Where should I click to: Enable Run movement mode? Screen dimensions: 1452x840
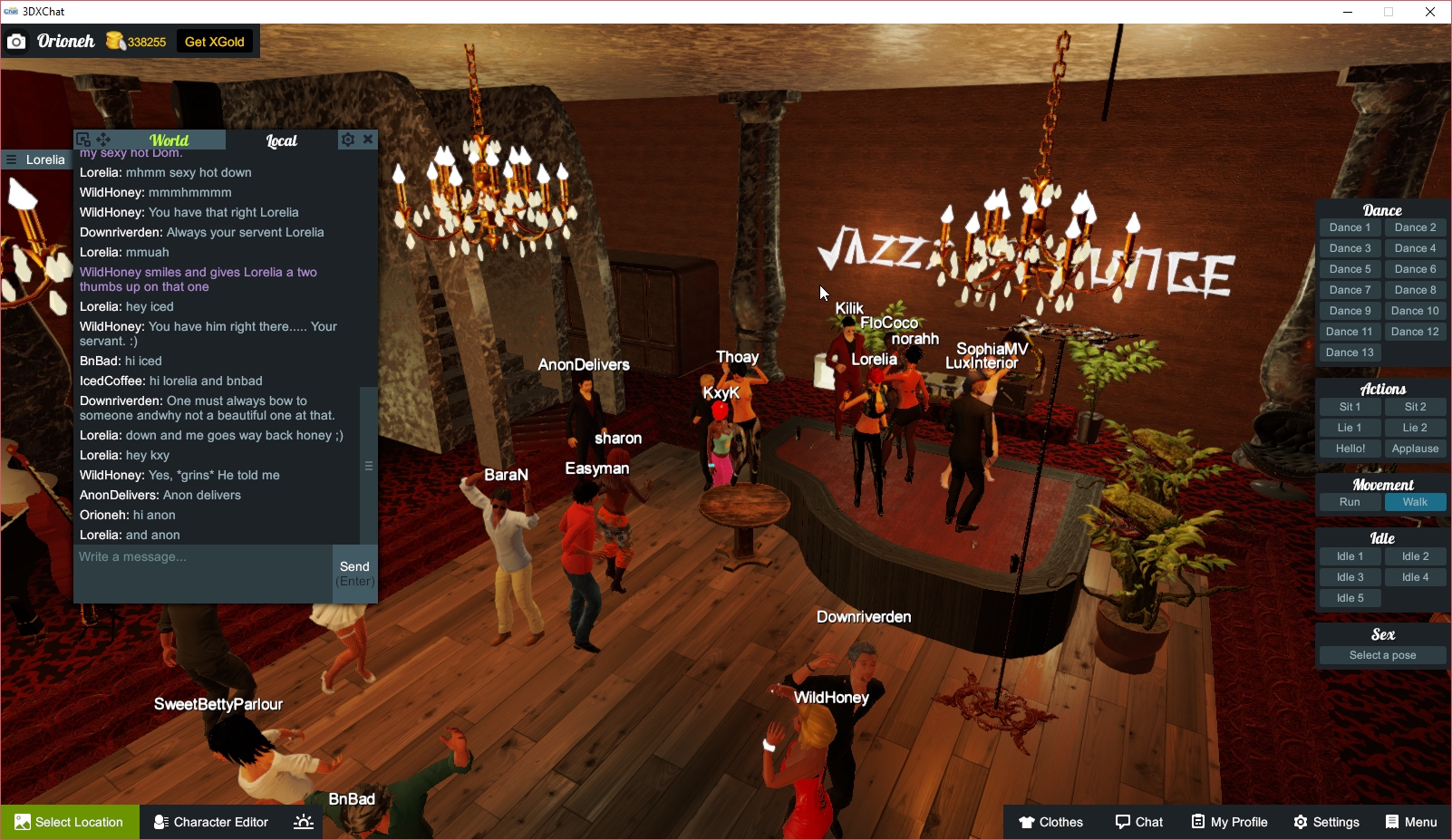coord(1350,501)
